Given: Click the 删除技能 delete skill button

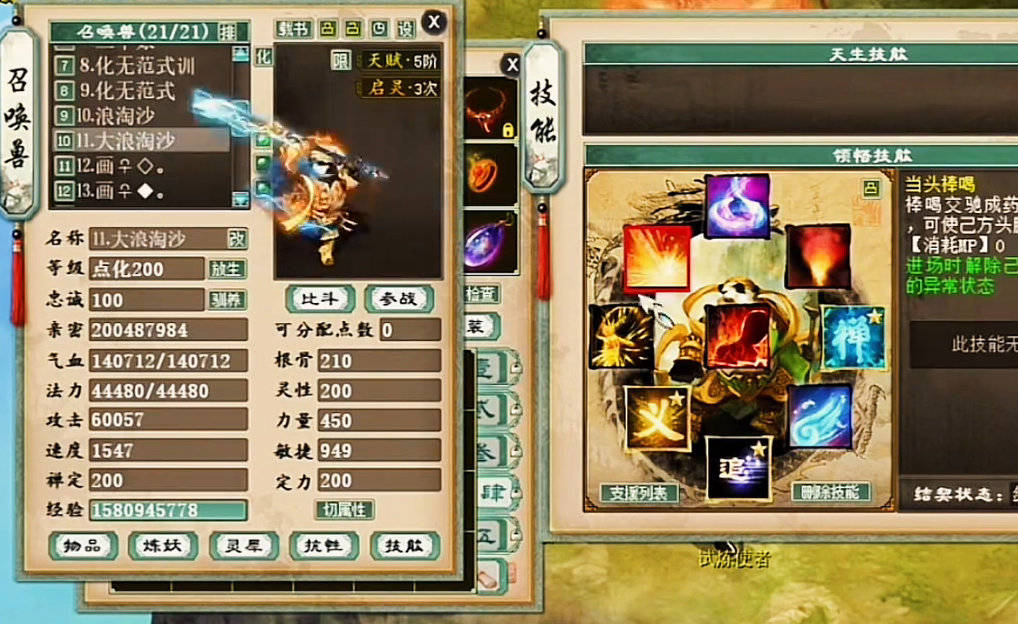Looking at the screenshot, I should (x=830, y=492).
